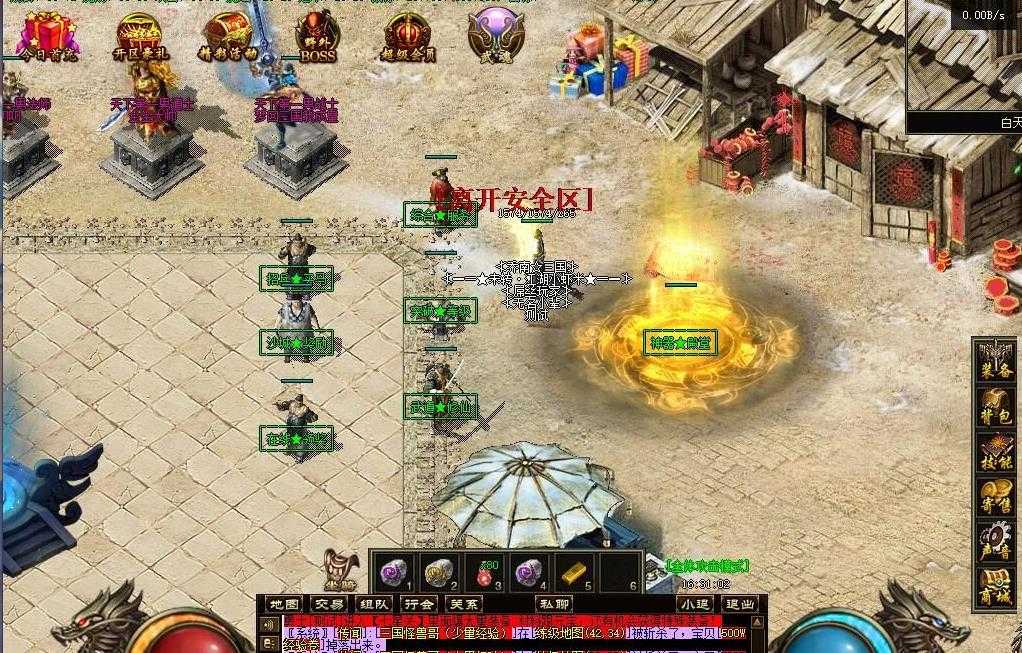Open the 行会 guild button
This screenshot has height=653, width=1022.
pyautogui.click(x=419, y=604)
